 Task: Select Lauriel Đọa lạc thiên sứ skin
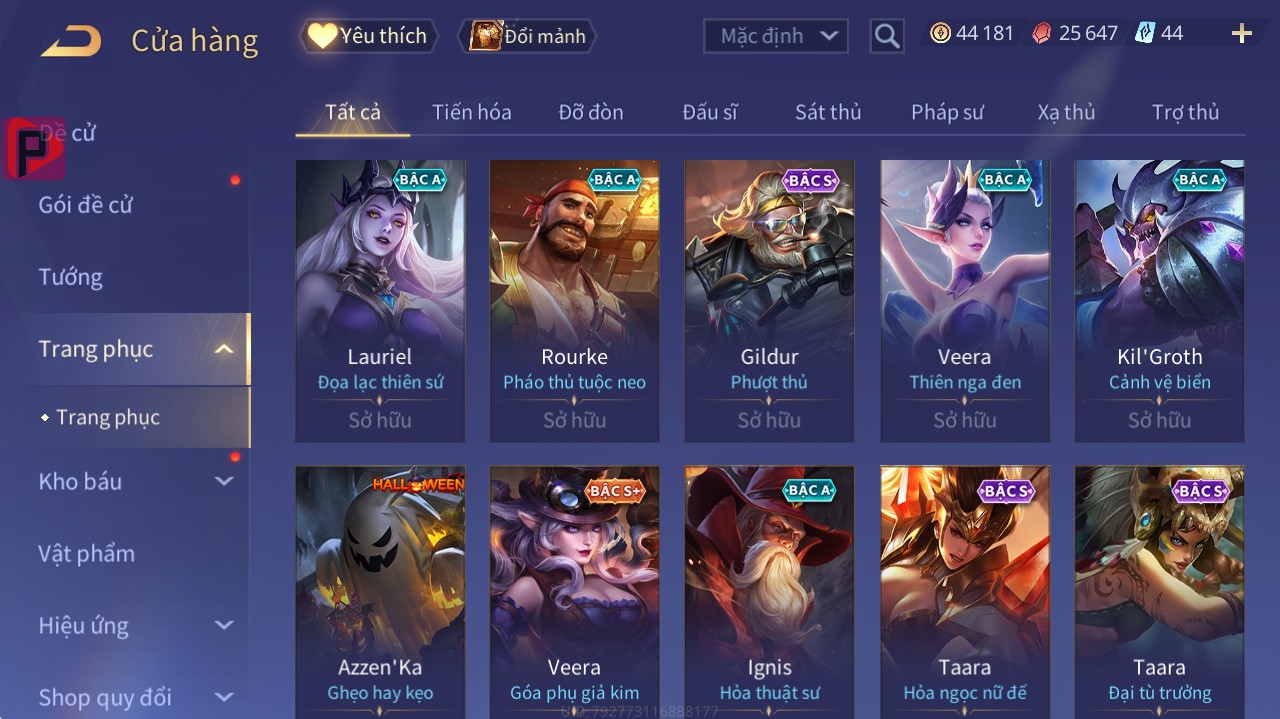coord(380,300)
